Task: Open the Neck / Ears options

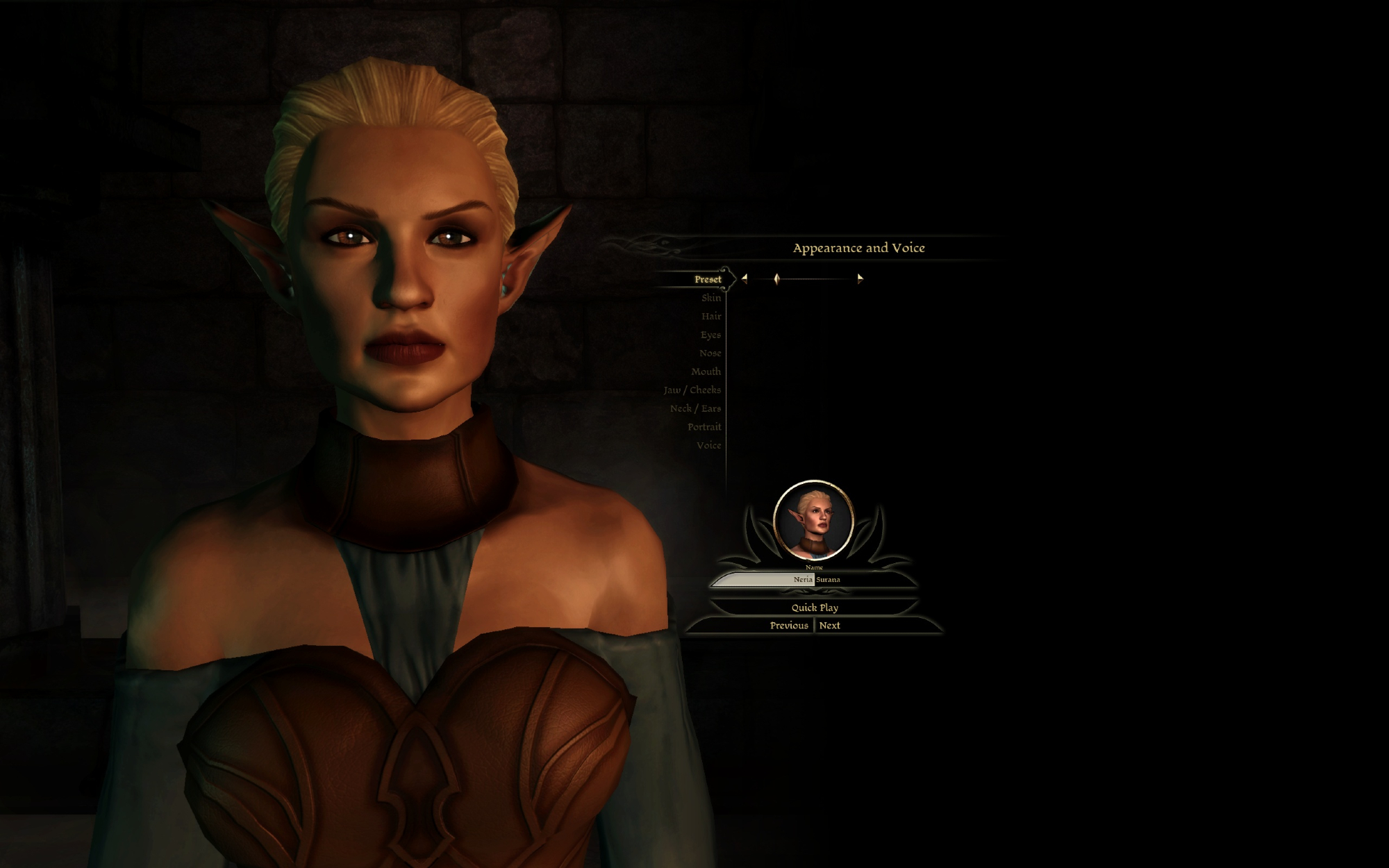Action: [x=695, y=409]
